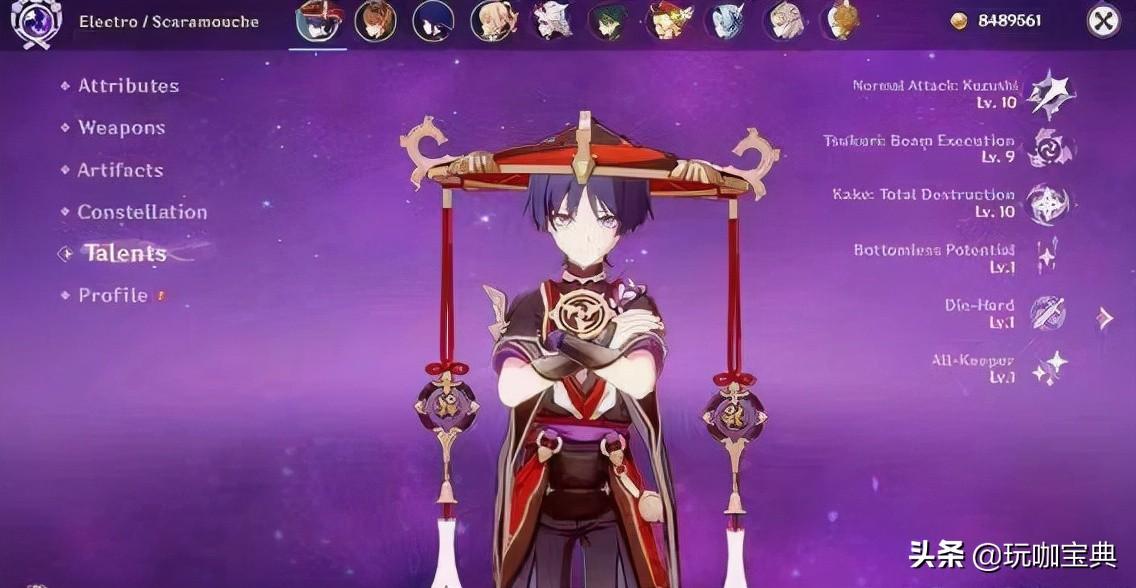Close the character screen with the X
The height and width of the screenshot is (588, 1136).
click(x=1103, y=21)
